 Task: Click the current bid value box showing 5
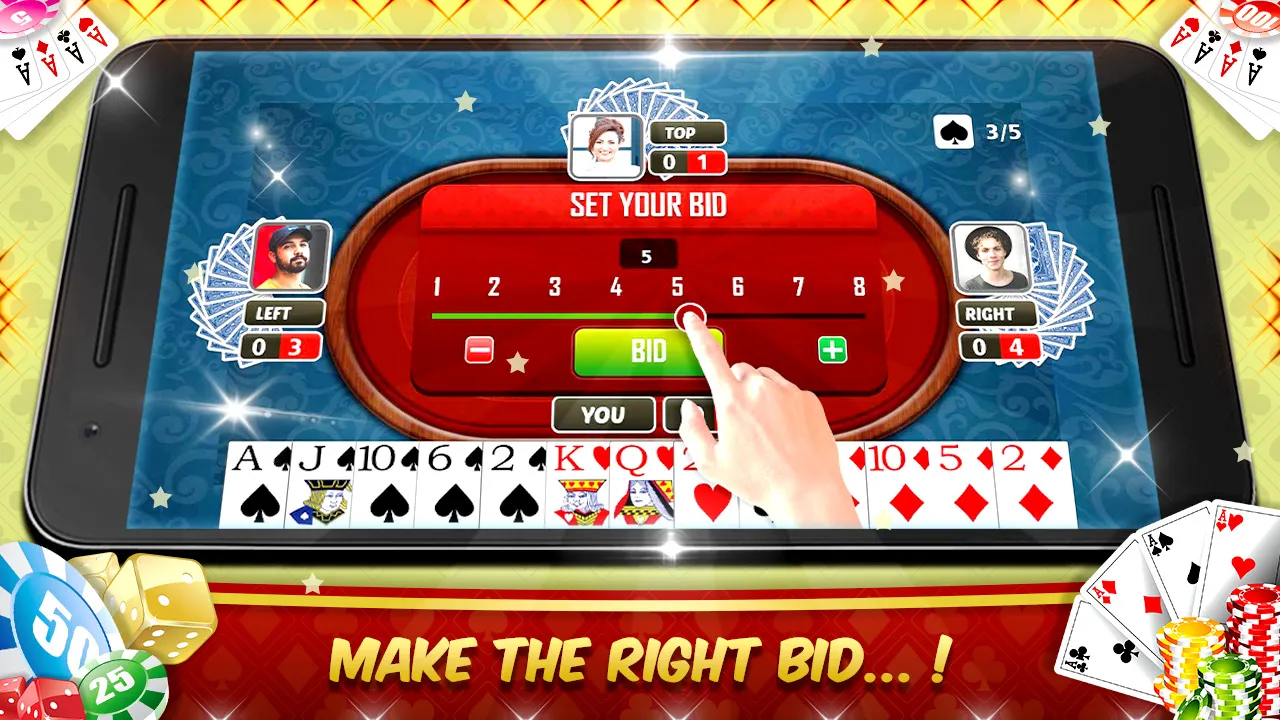pos(650,254)
